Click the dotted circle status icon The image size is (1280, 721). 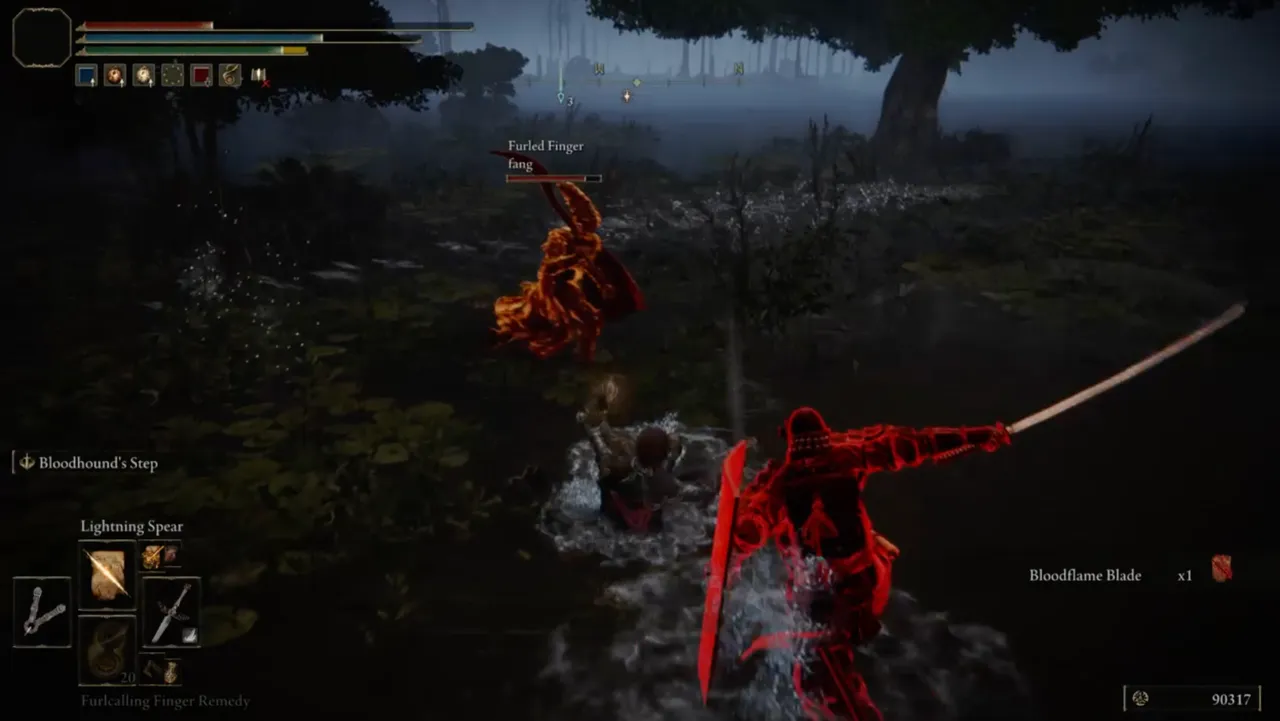(173, 75)
